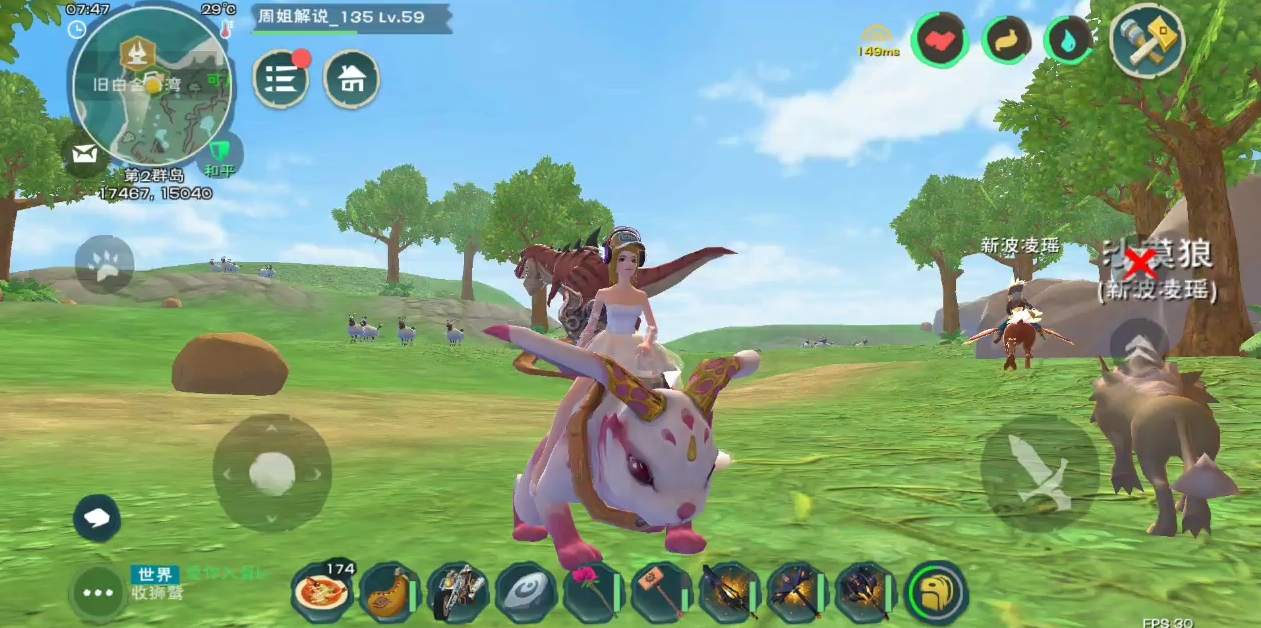Open the yellow backpack inventory button

pos(936,592)
